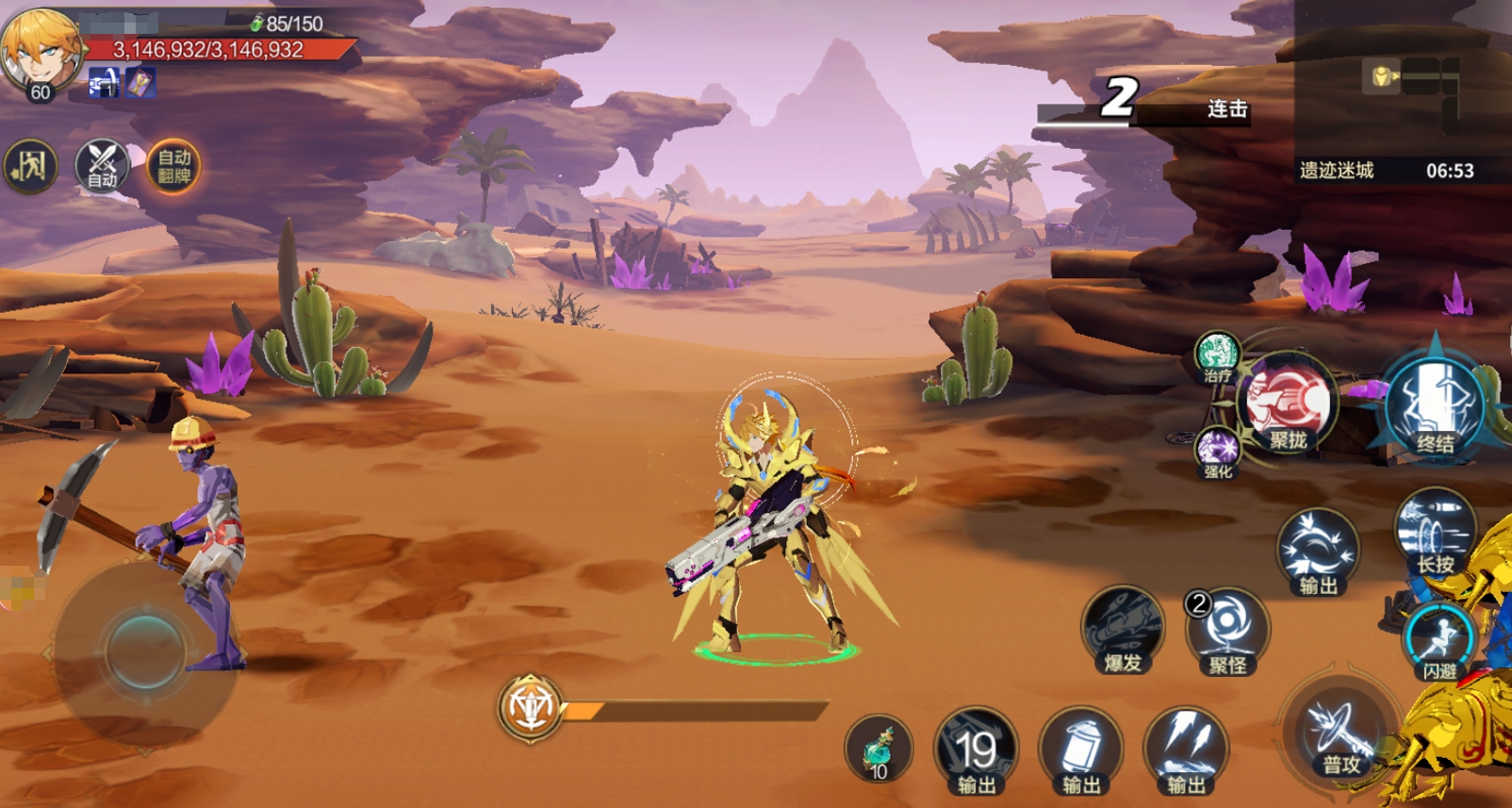Tap the 闪避 dodge button
1512x808 pixels.
pyautogui.click(x=1438, y=641)
